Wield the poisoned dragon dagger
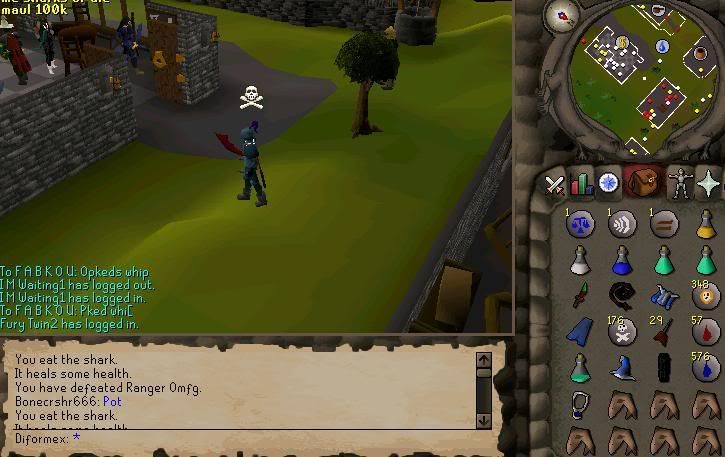 pos(580,297)
